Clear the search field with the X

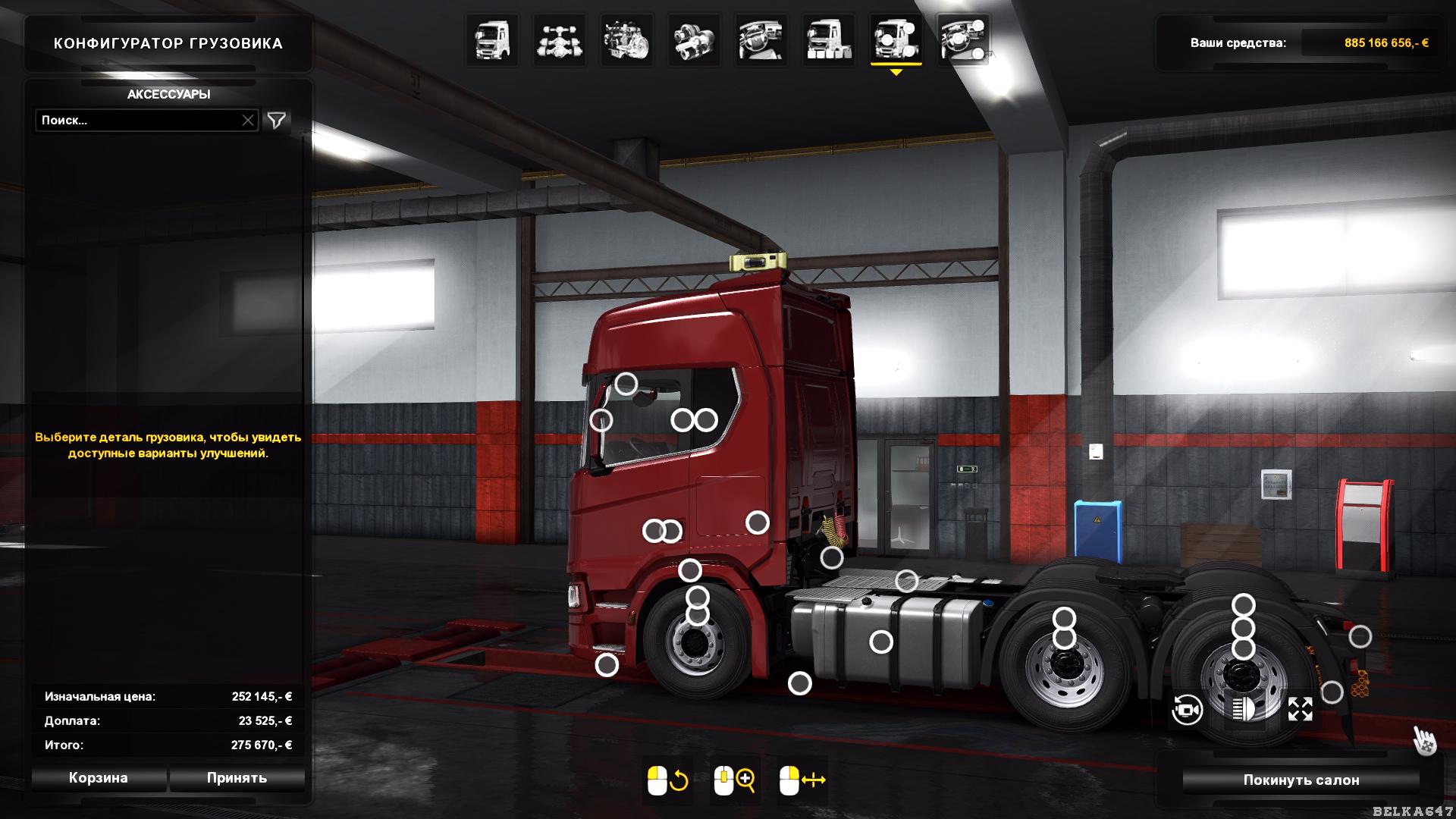[x=248, y=121]
